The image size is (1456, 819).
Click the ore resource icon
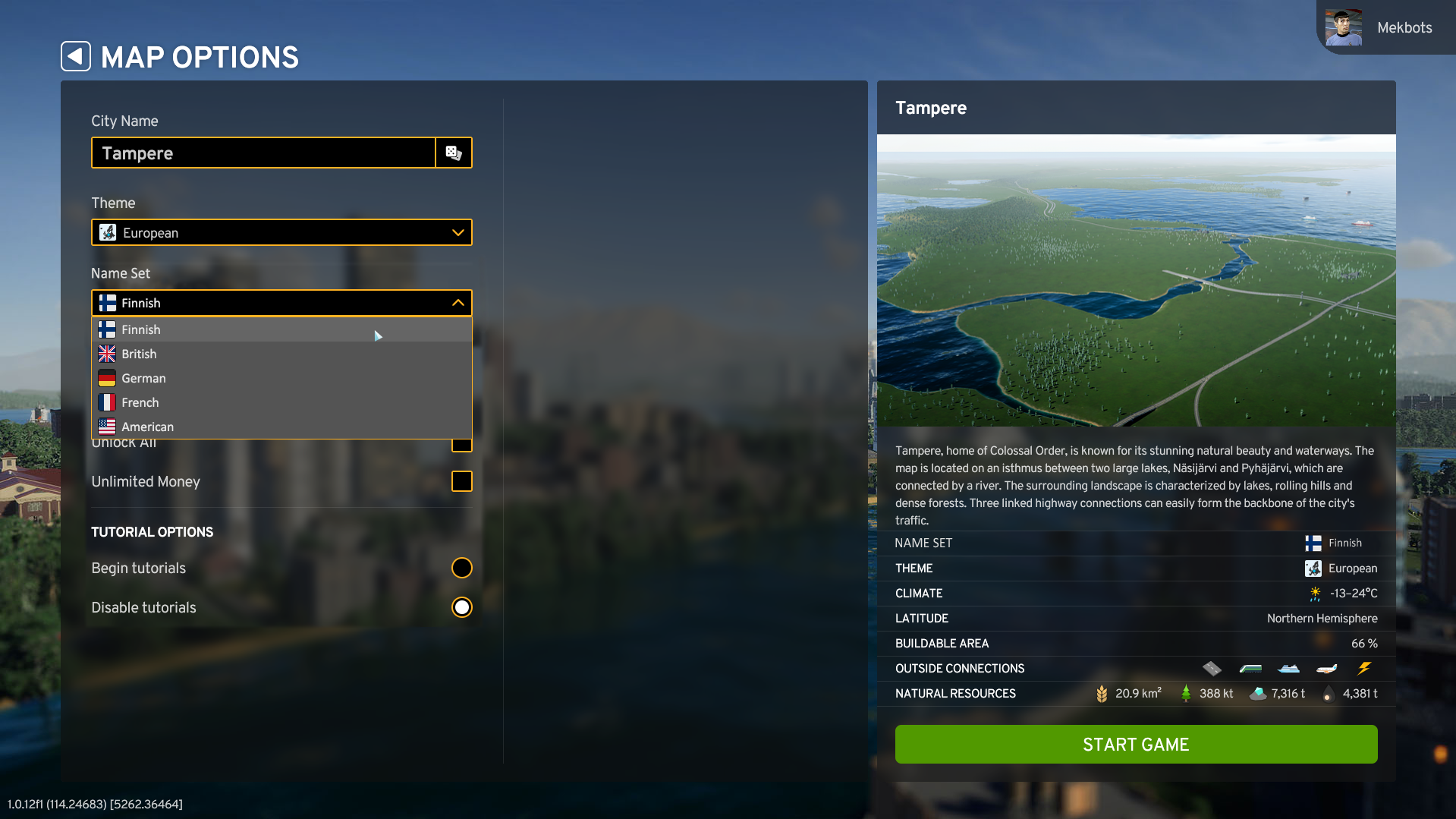1258,693
